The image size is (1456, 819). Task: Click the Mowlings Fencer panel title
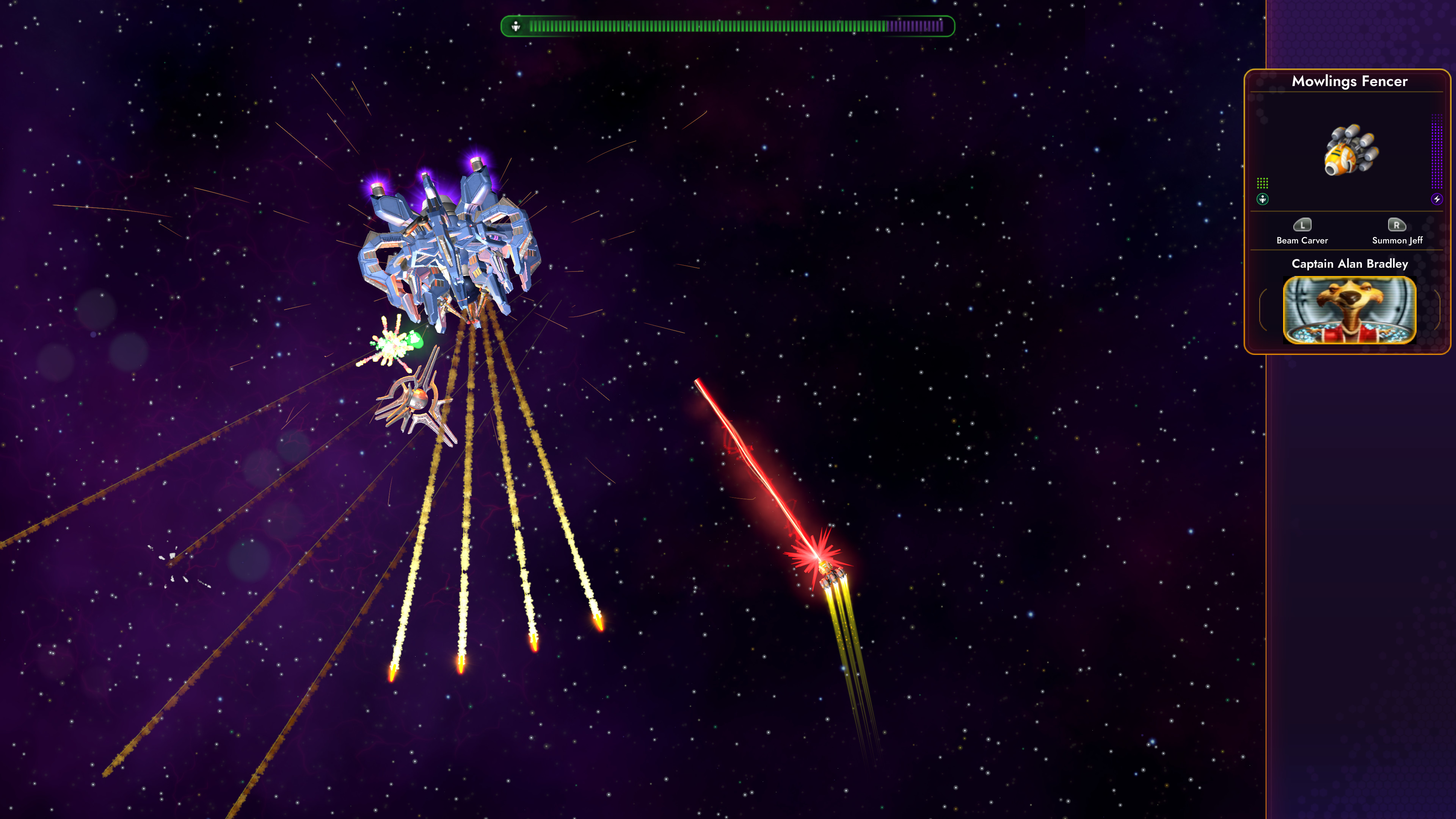pyautogui.click(x=1349, y=82)
